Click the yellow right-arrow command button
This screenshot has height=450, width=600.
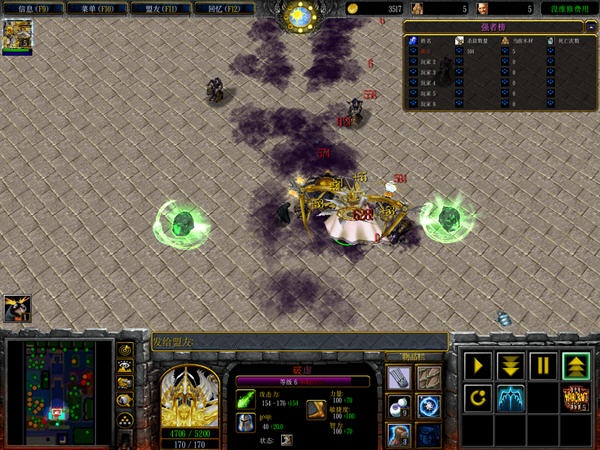478,365
